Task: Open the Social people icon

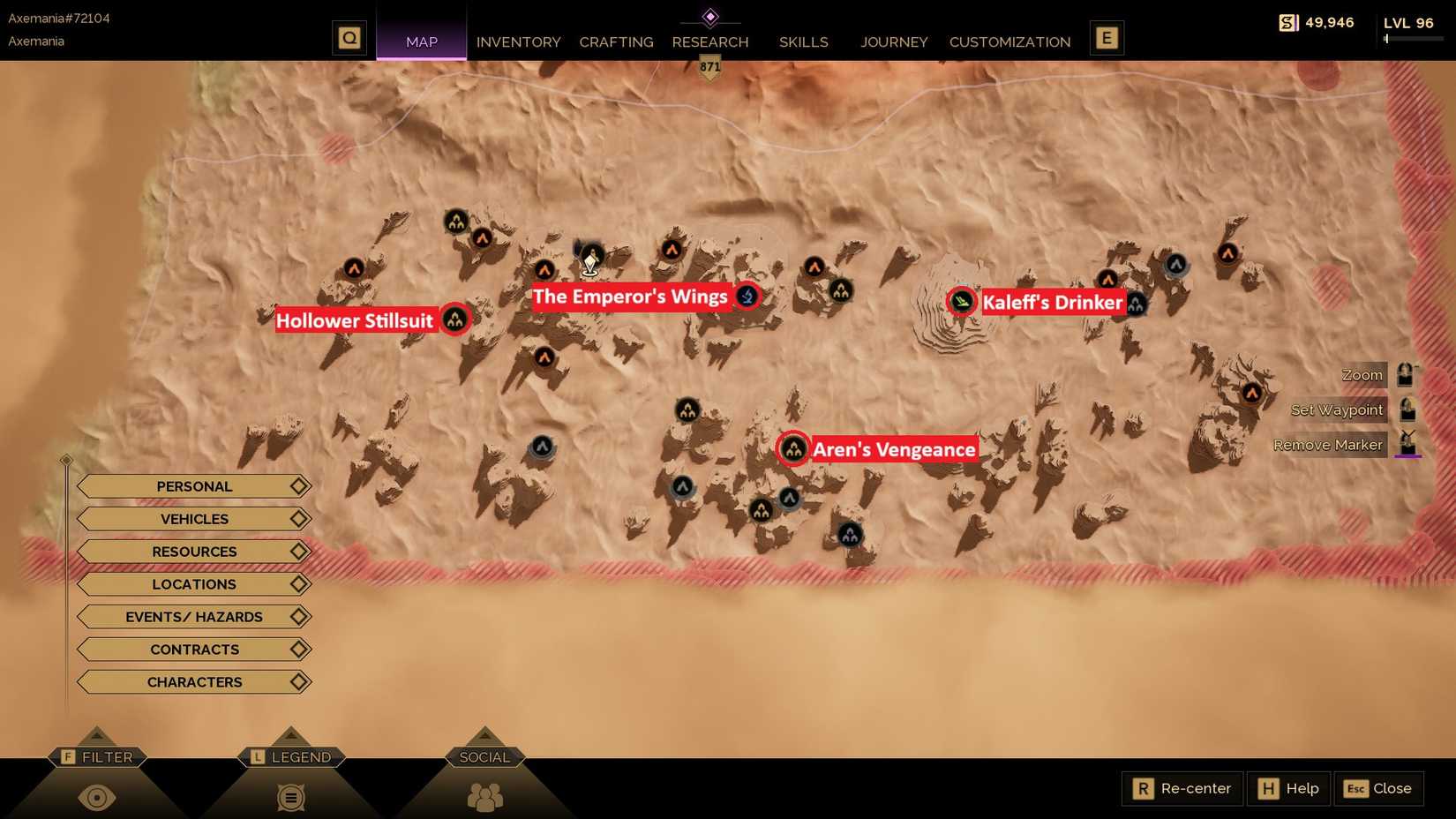Action: [484, 797]
